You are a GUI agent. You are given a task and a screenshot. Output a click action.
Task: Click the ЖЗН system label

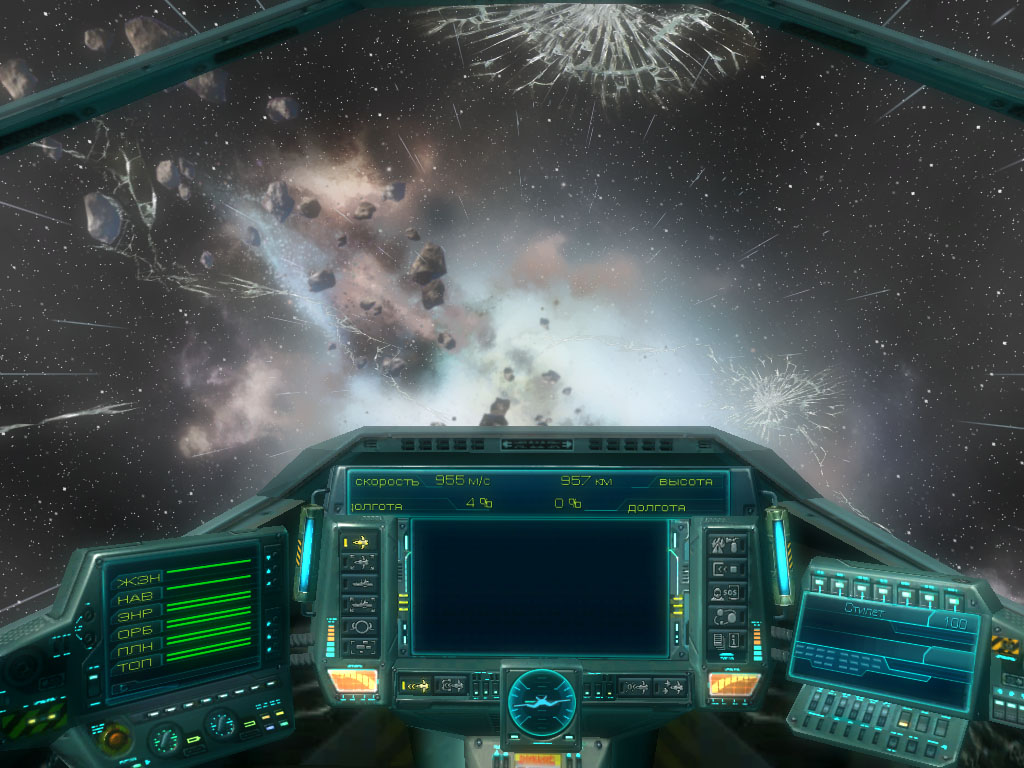[138, 581]
